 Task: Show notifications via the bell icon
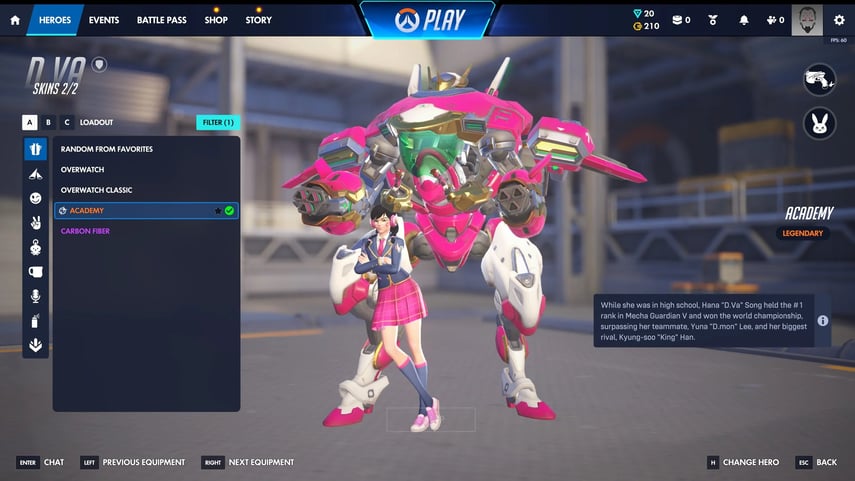(x=744, y=20)
